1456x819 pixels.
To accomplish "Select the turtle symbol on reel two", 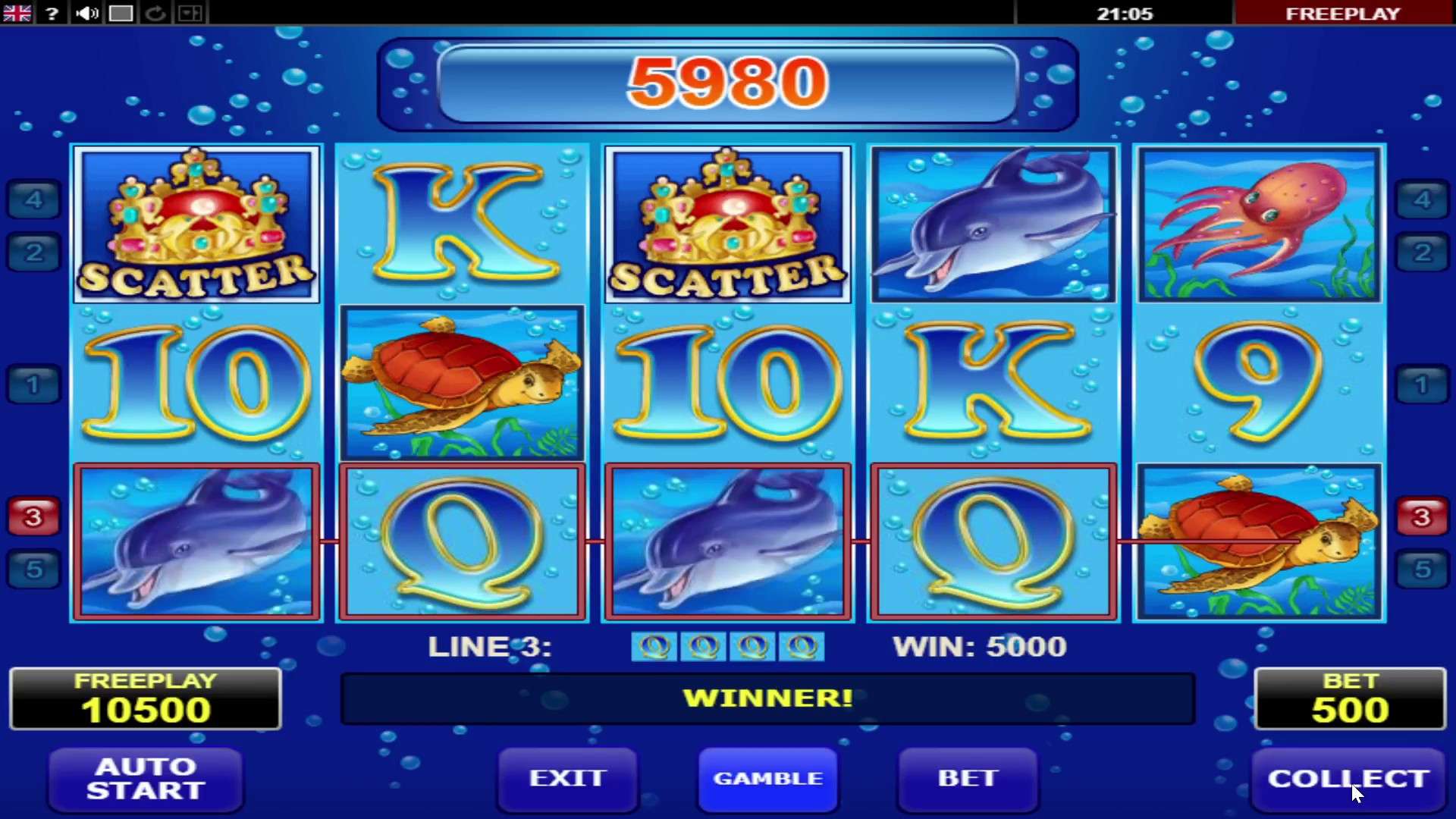I will pyautogui.click(x=462, y=384).
